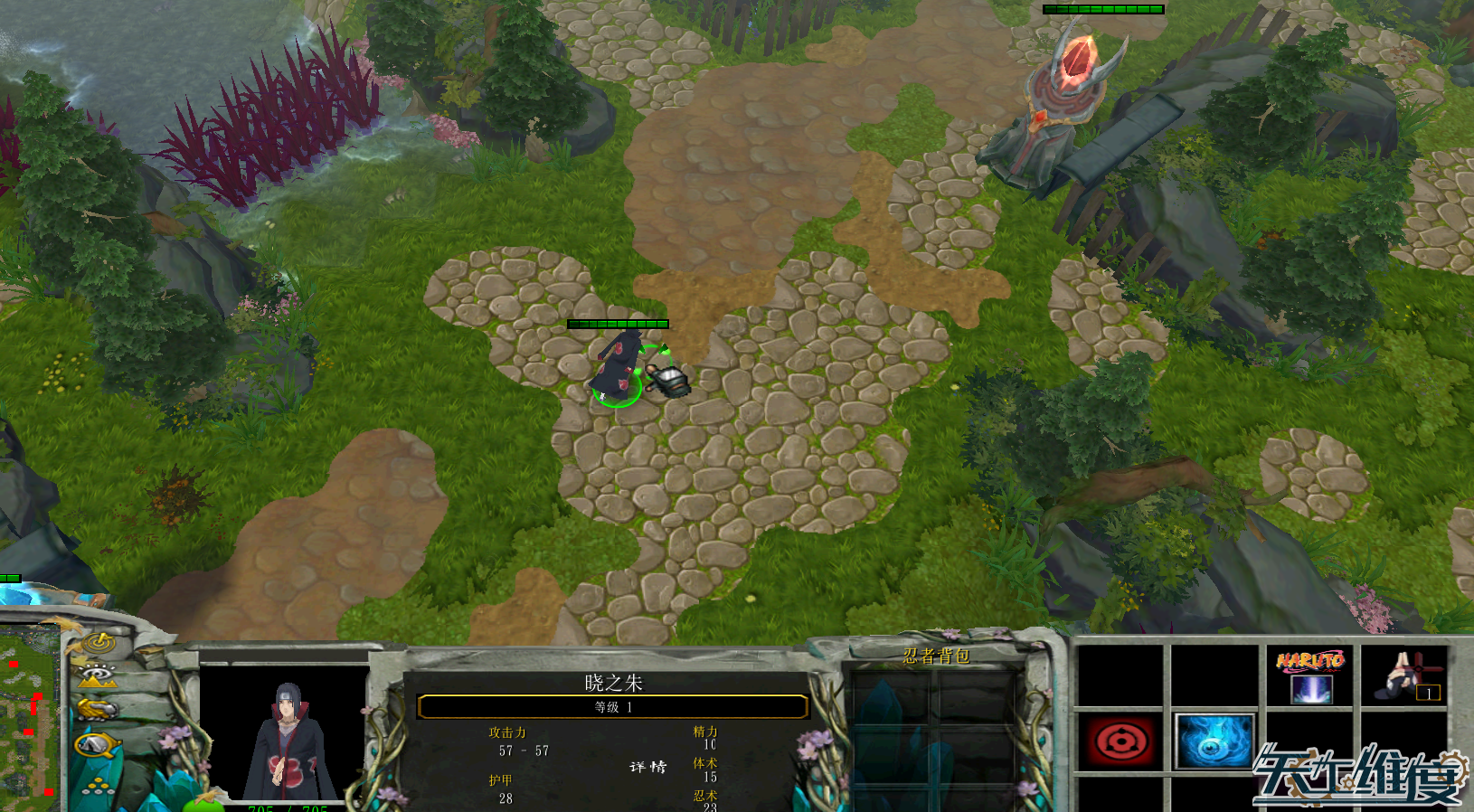Image resolution: width=1474 pixels, height=812 pixels.
Task: Click the Itachi hero portrait
Action: coord(284,737)
